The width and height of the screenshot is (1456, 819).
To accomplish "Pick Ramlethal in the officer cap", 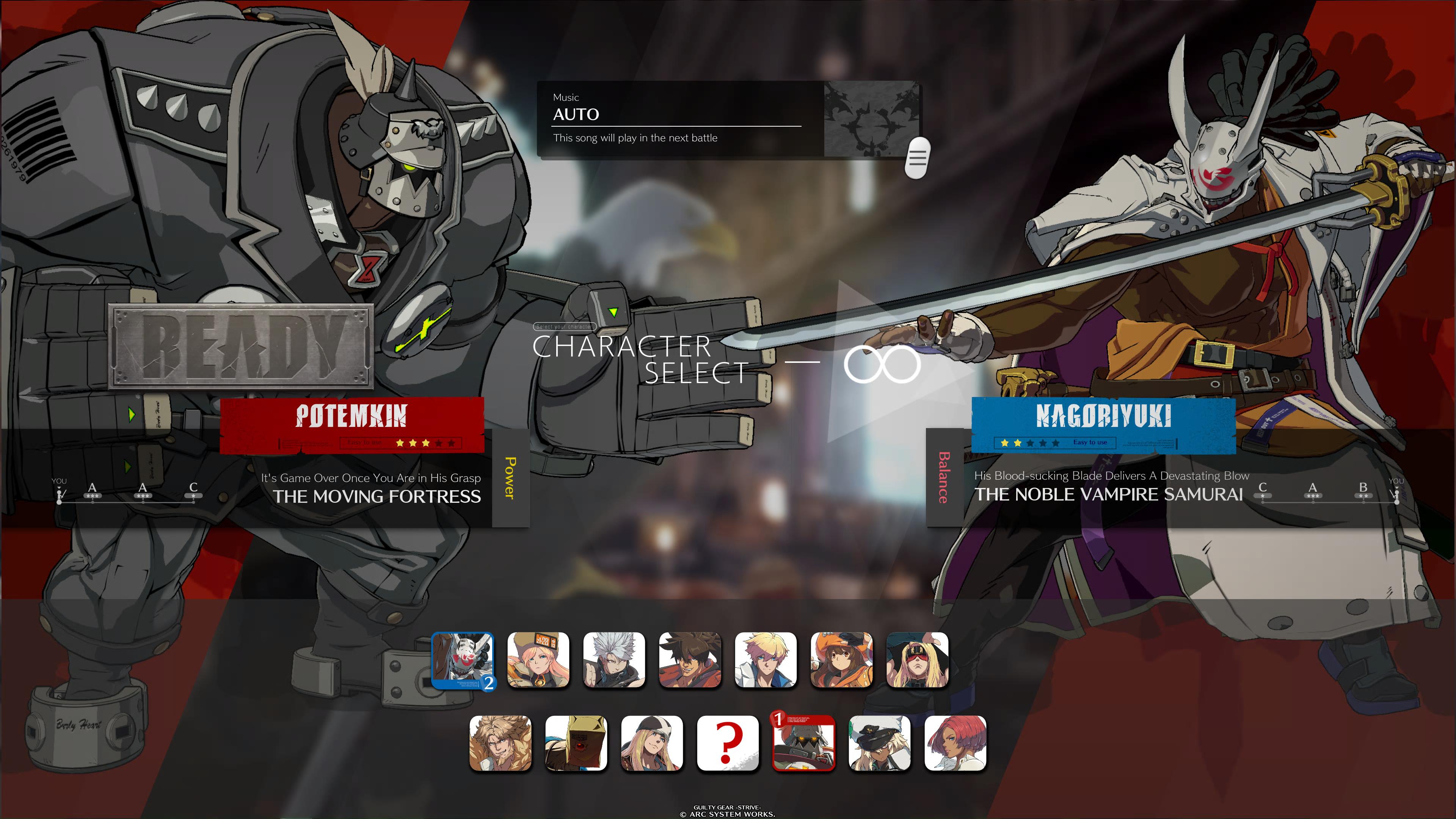I will [879, 743].
